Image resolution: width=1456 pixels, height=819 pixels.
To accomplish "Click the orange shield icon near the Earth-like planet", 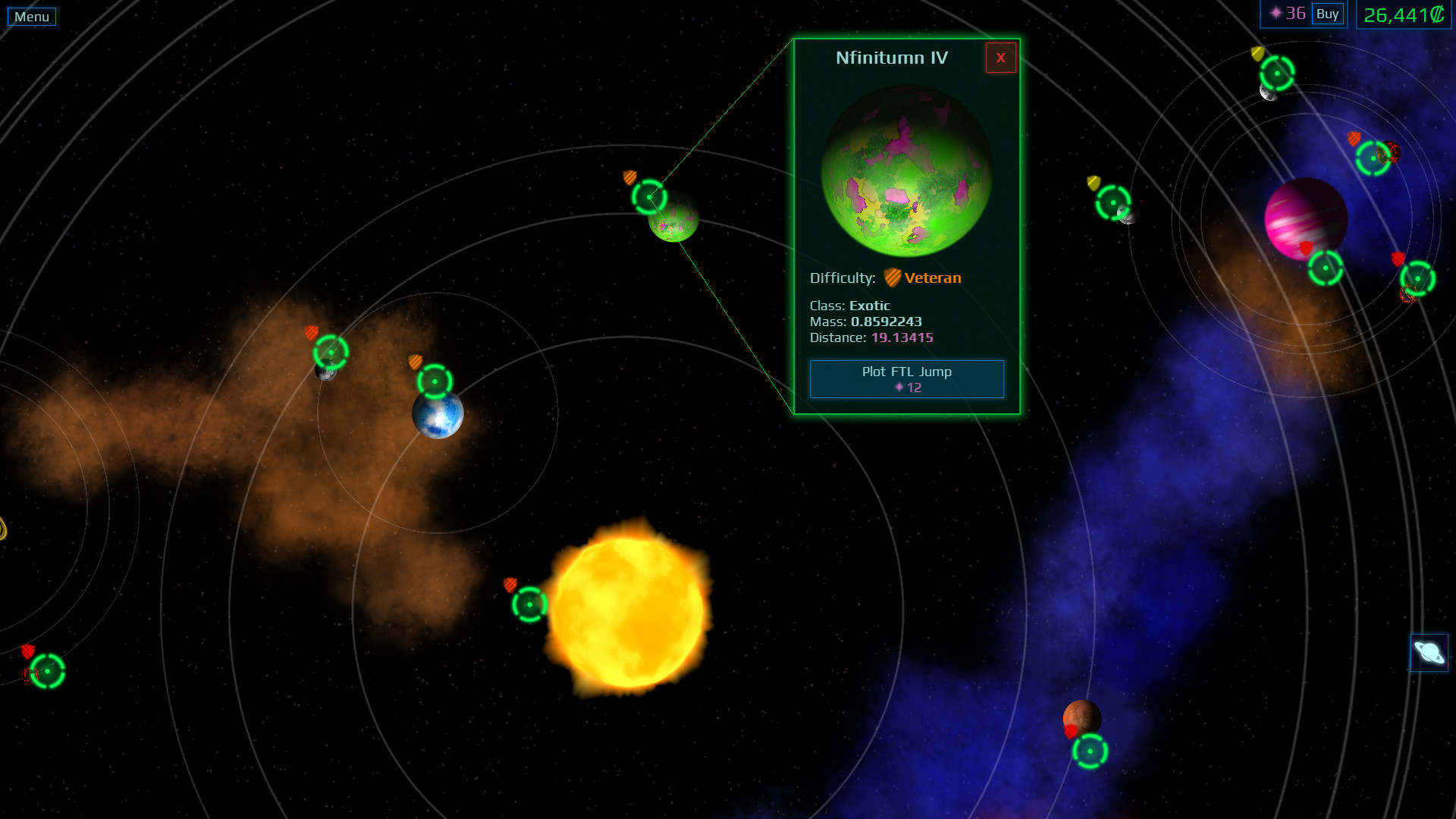I will coord(415,362).
